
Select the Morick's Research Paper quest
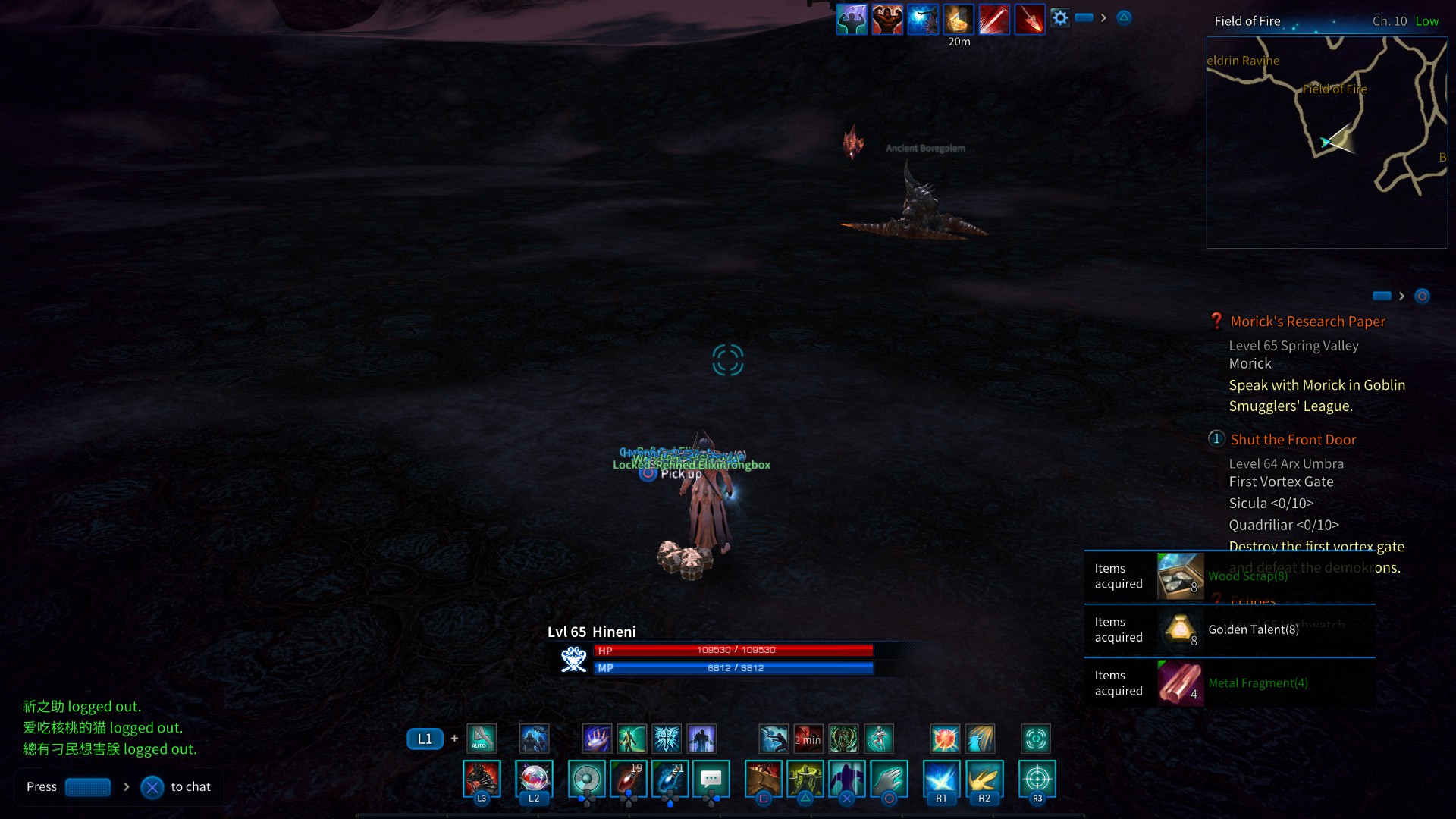click(1307, 322)
